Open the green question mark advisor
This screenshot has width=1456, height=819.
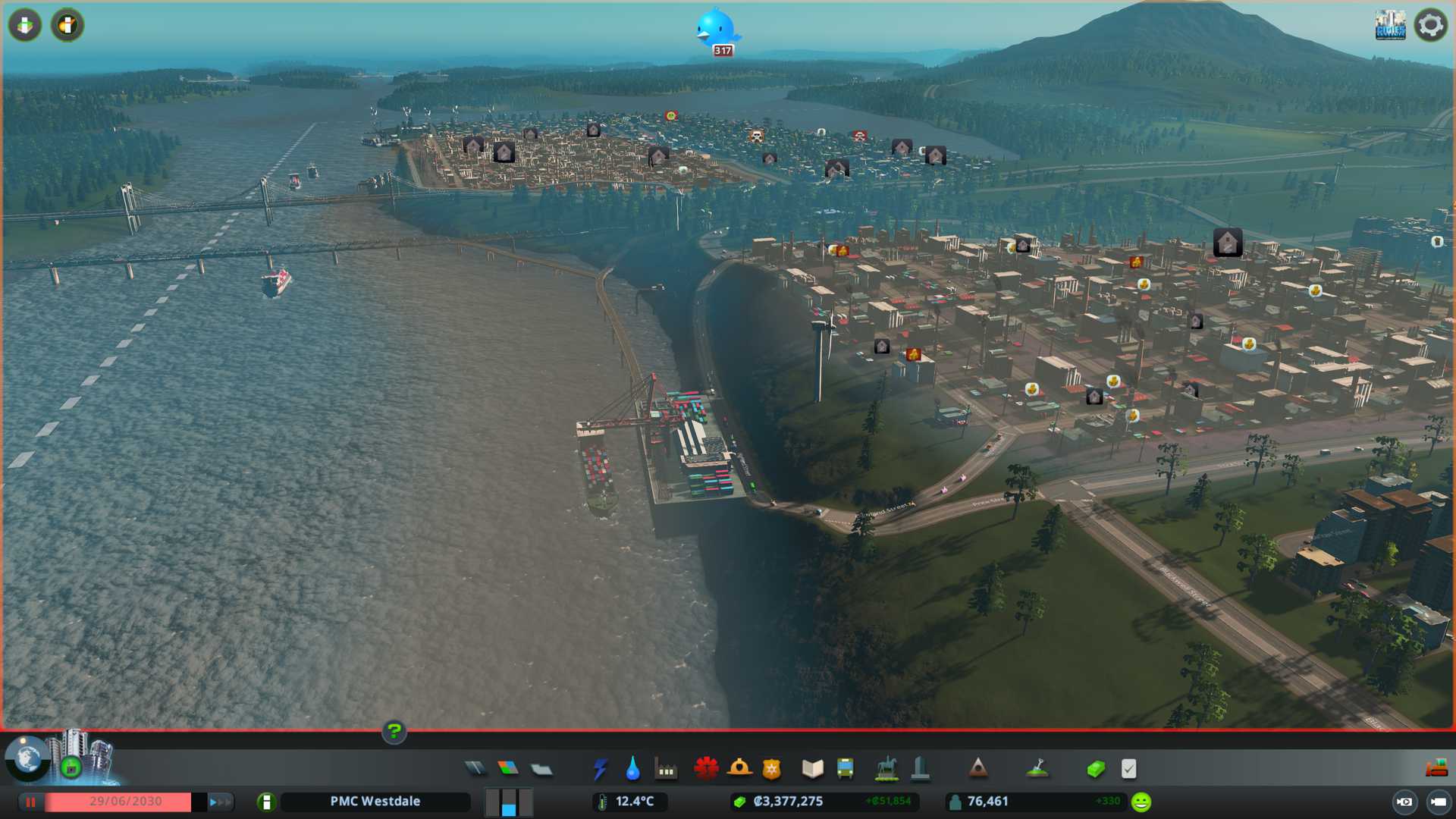click(x=394, y=731)
